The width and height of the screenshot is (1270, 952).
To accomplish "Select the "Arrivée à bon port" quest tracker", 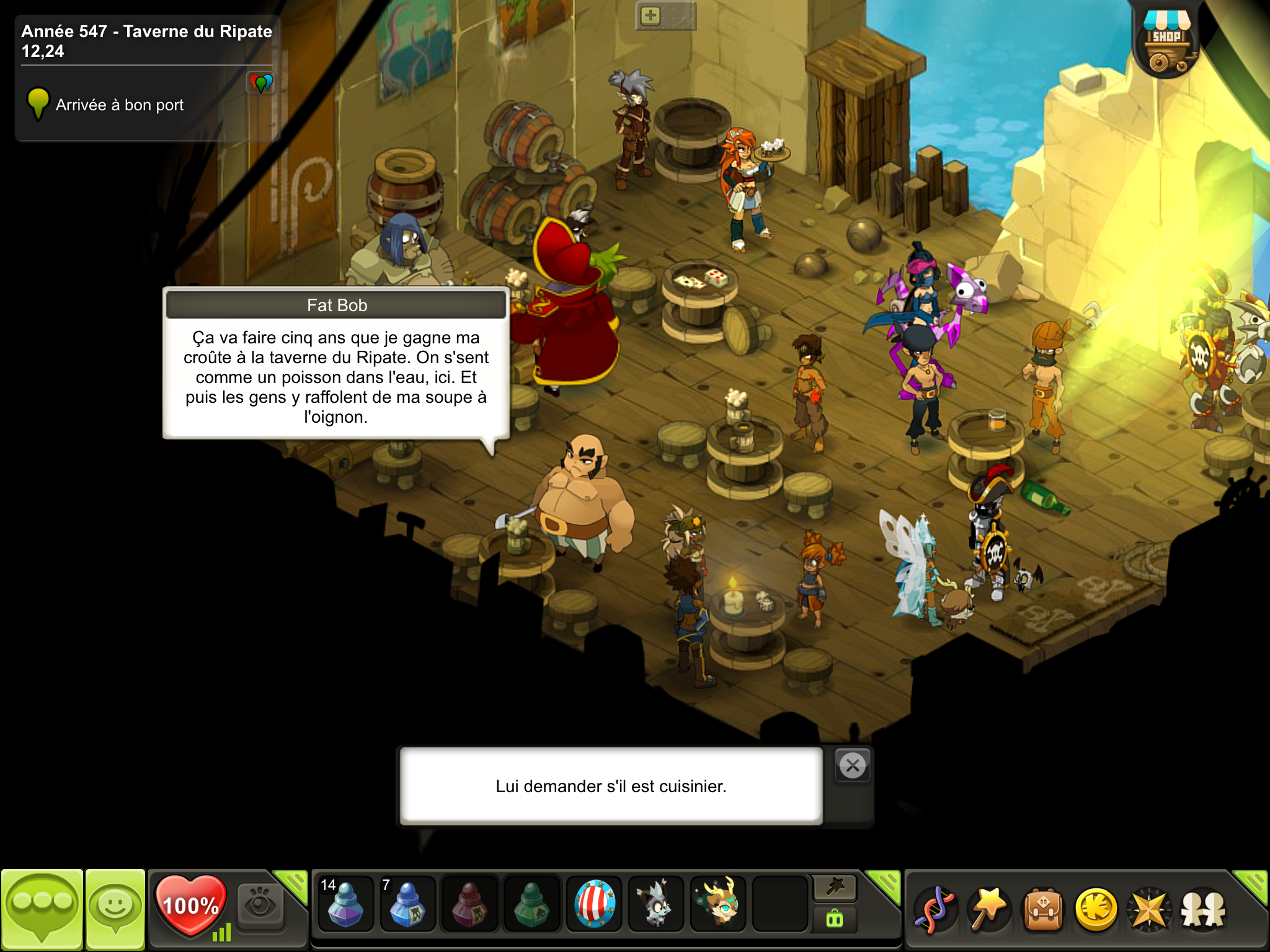I will tap(120, 105).
